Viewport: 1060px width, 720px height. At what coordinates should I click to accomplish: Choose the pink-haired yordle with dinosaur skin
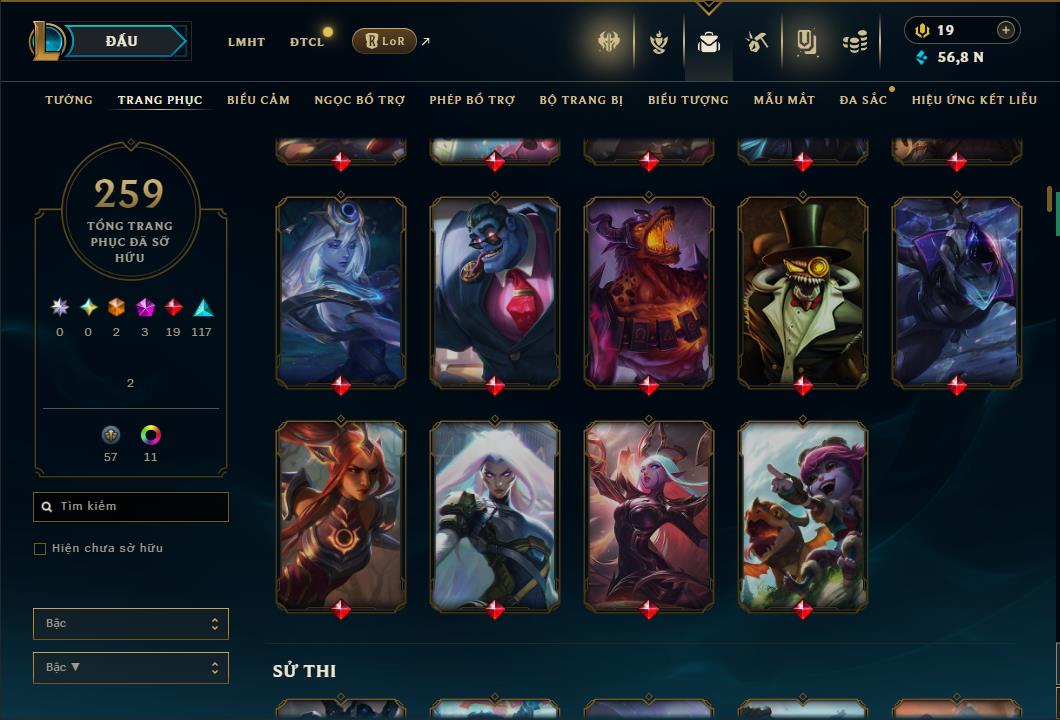(803, 515)
